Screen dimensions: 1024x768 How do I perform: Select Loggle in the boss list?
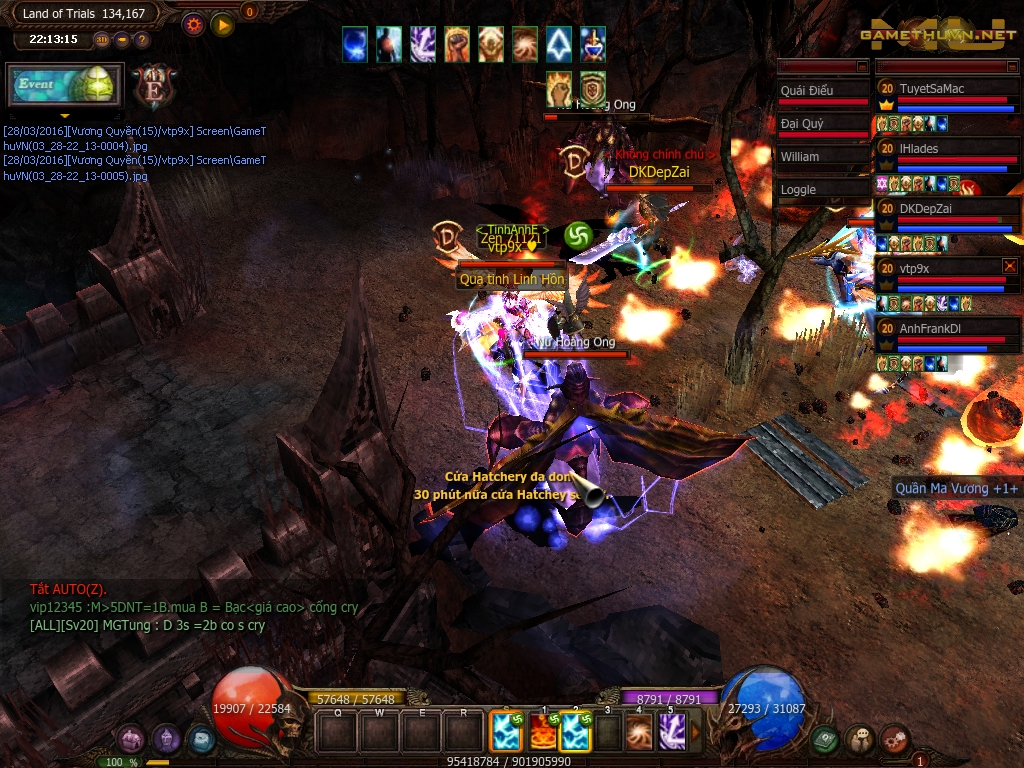coord(822,190)
